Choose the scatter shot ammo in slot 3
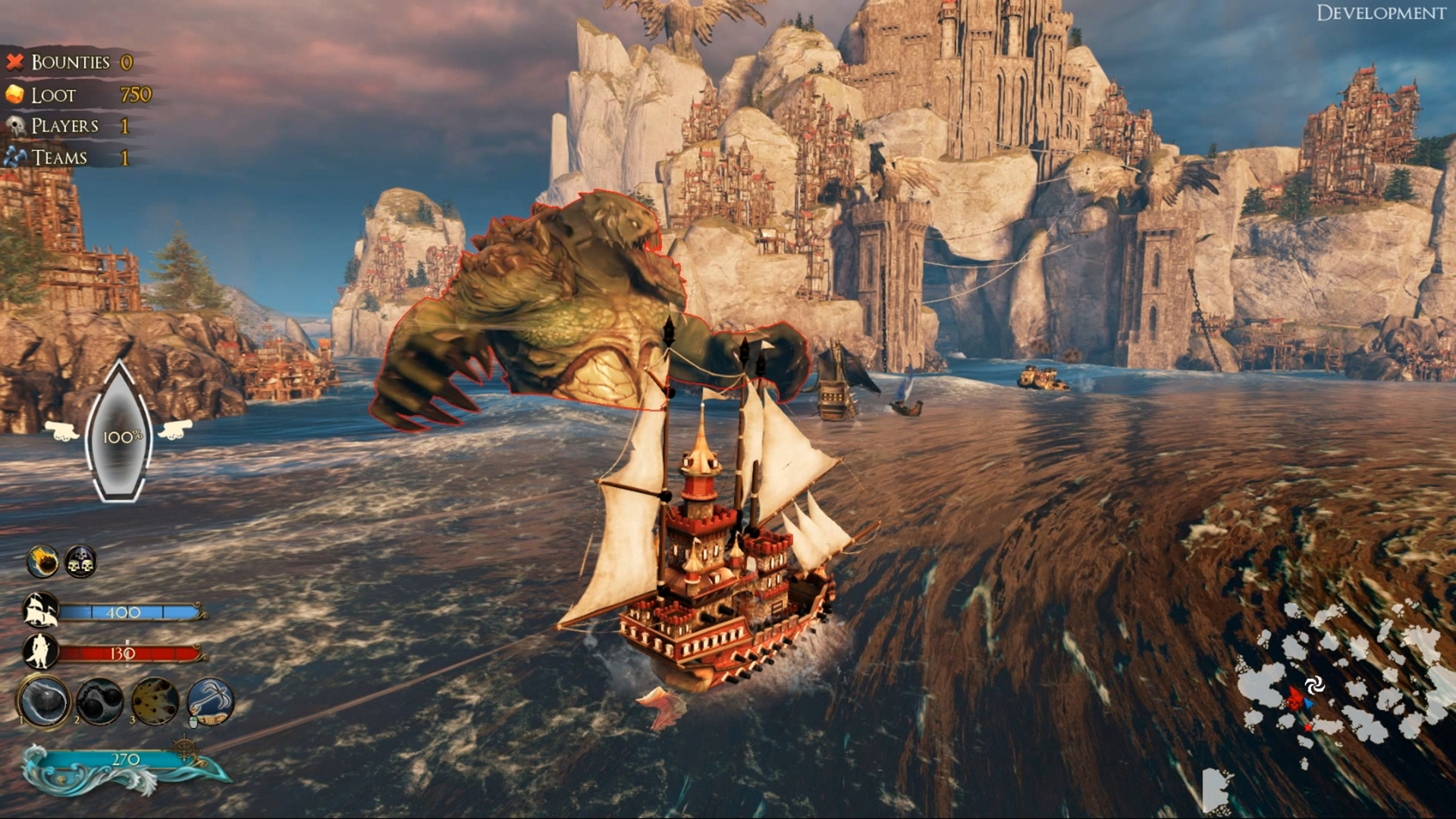Viewport: 1456px width, 819px height. [155, 701]
